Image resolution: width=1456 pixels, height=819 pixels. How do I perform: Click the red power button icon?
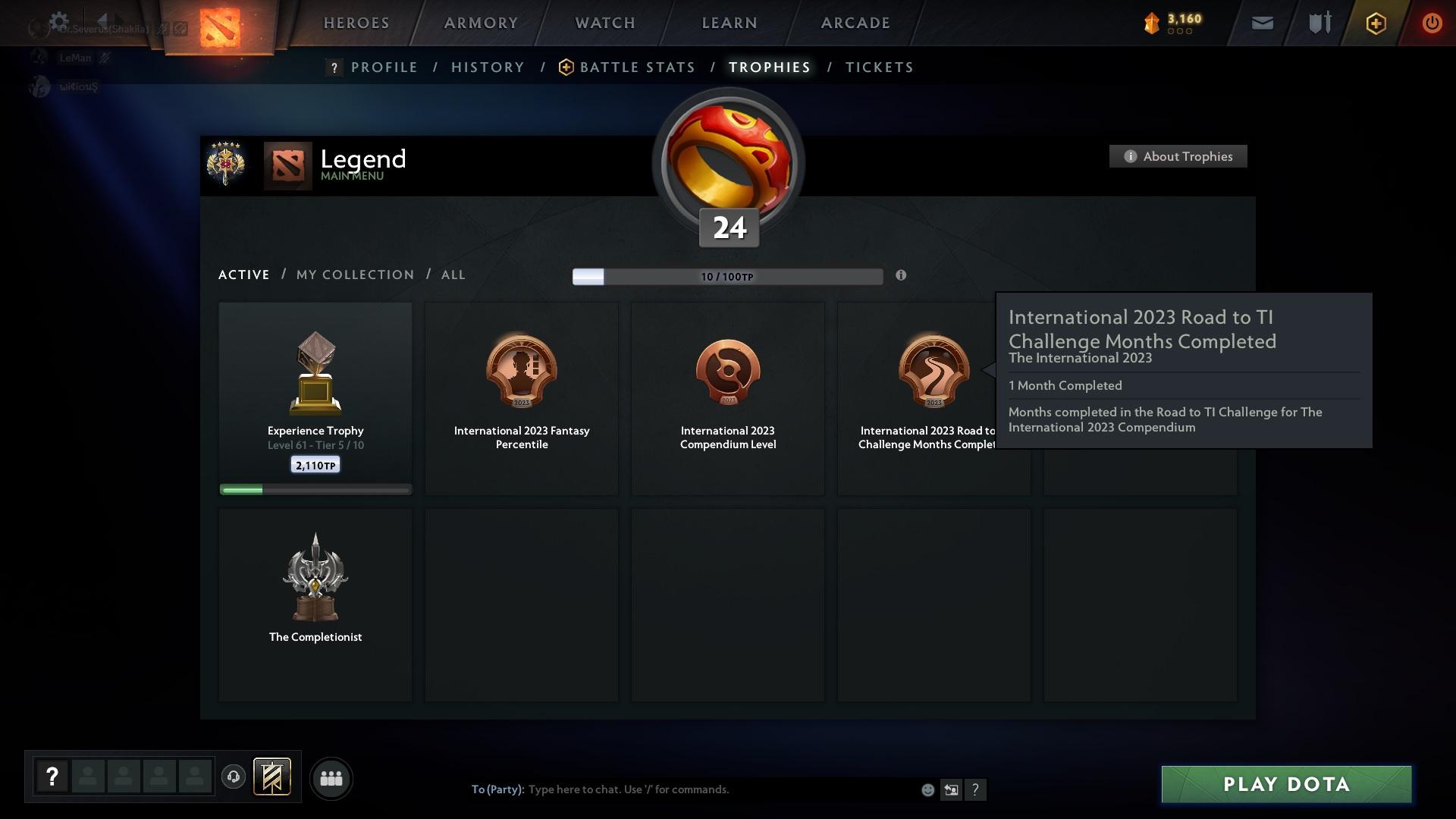(1432, 23)
